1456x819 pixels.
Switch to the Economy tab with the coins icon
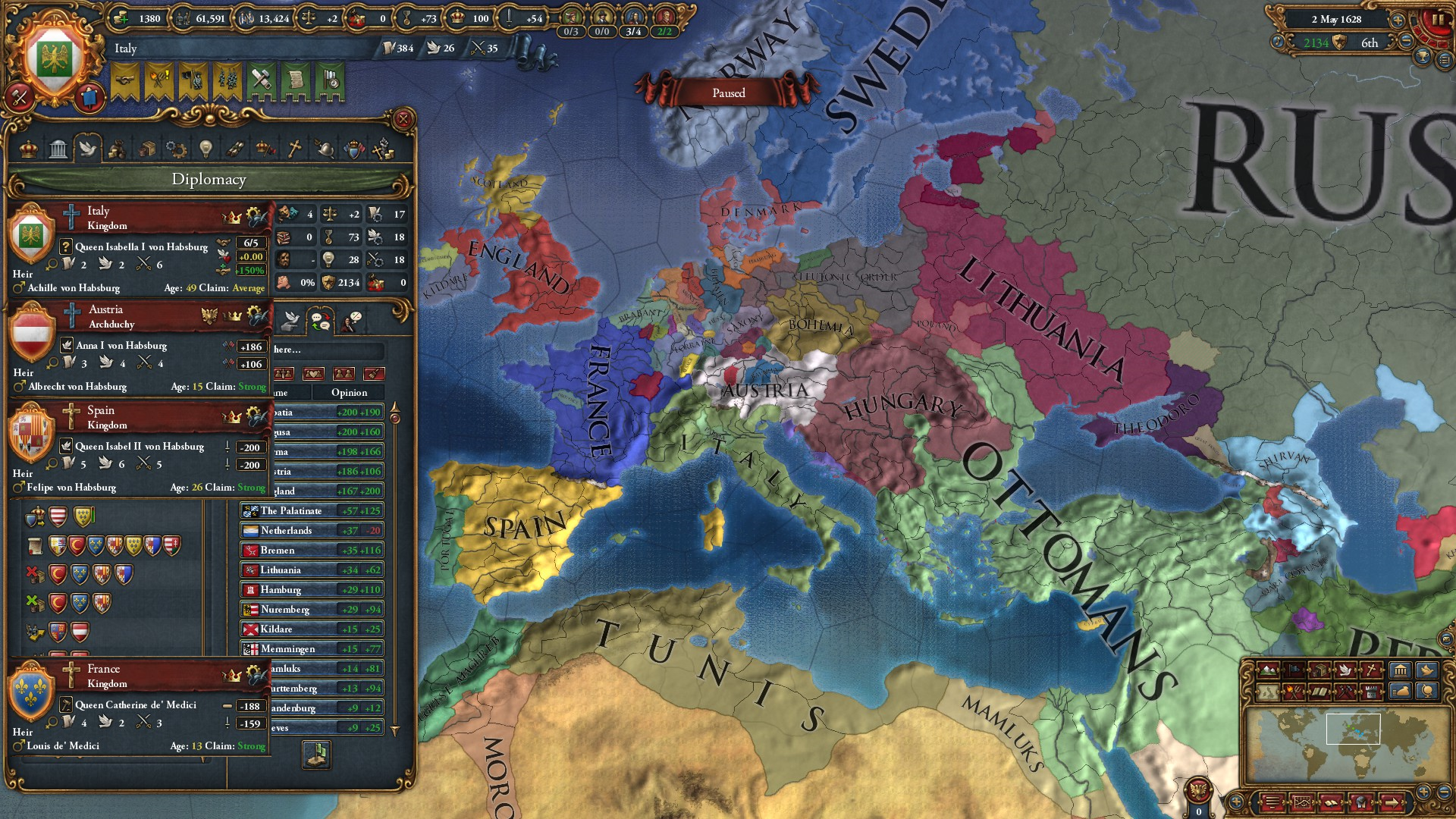tap(118, 149)
